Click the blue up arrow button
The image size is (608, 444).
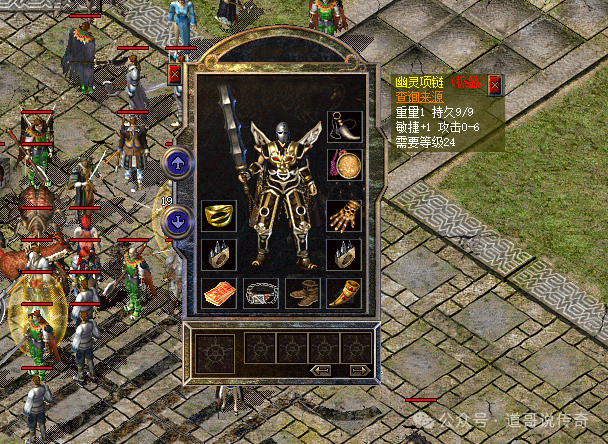pos(177,162)
